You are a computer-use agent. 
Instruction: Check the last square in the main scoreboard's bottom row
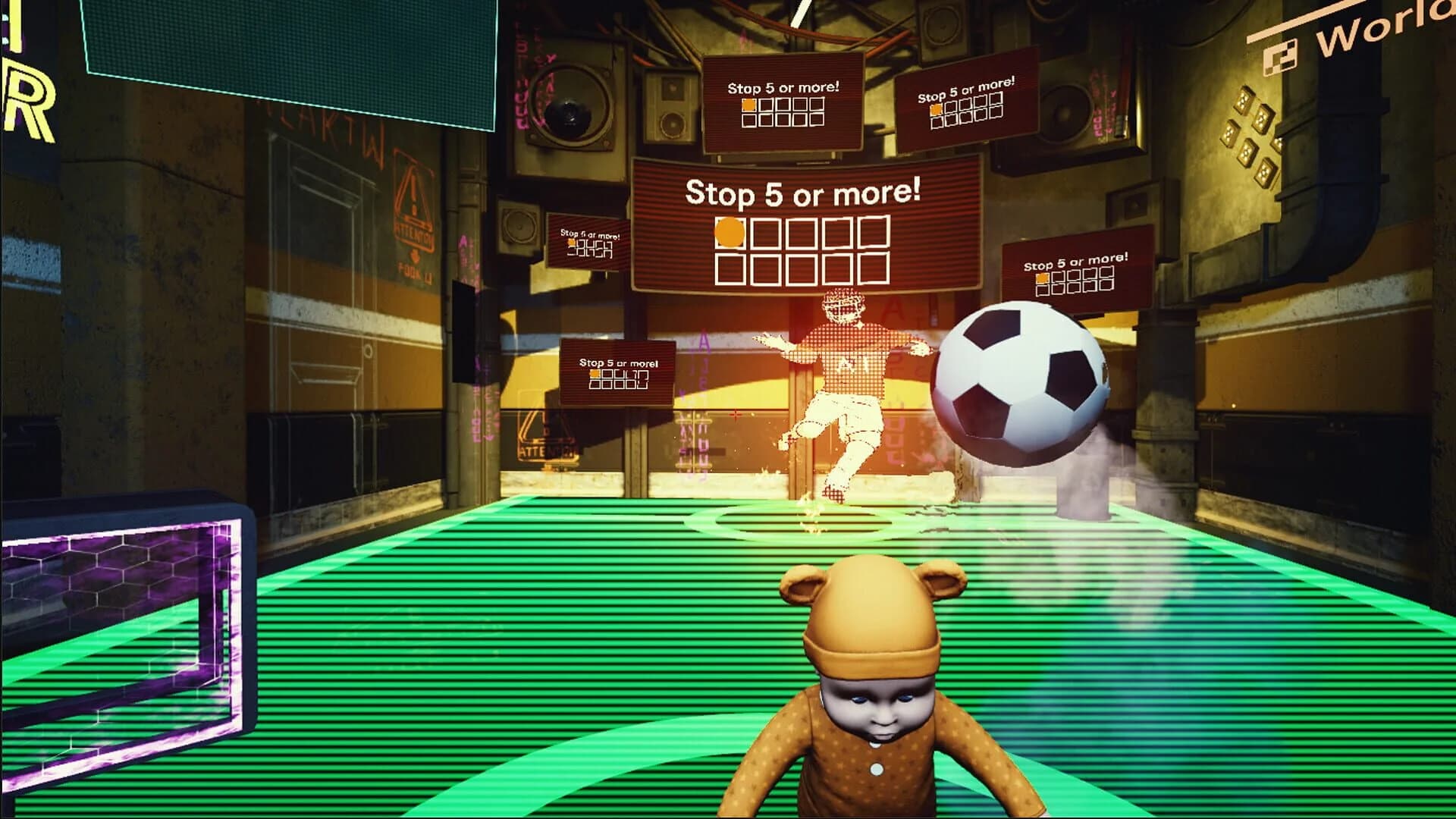pos(874,270)
